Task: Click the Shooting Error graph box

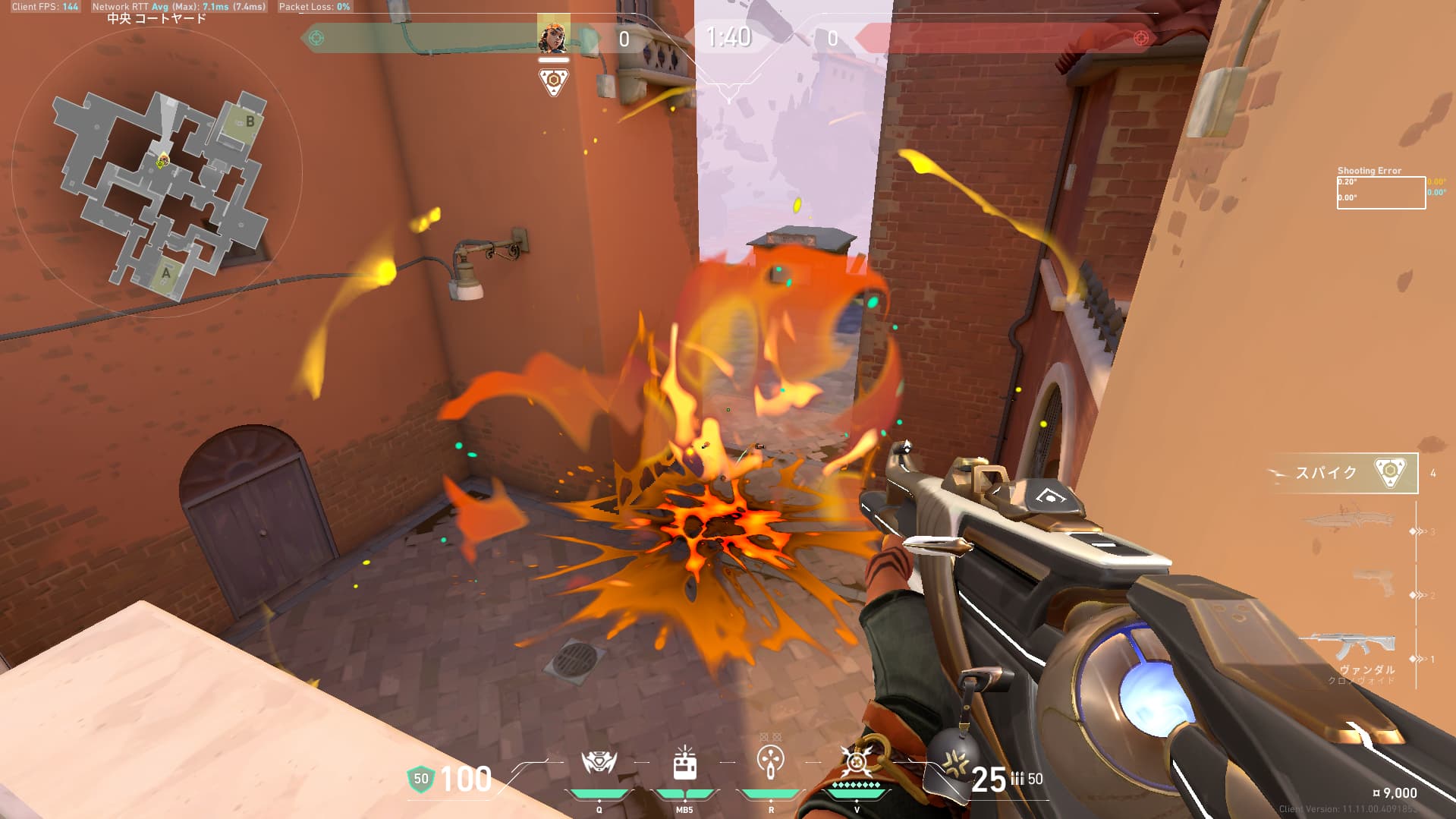Action: (x=1380, y=193)
